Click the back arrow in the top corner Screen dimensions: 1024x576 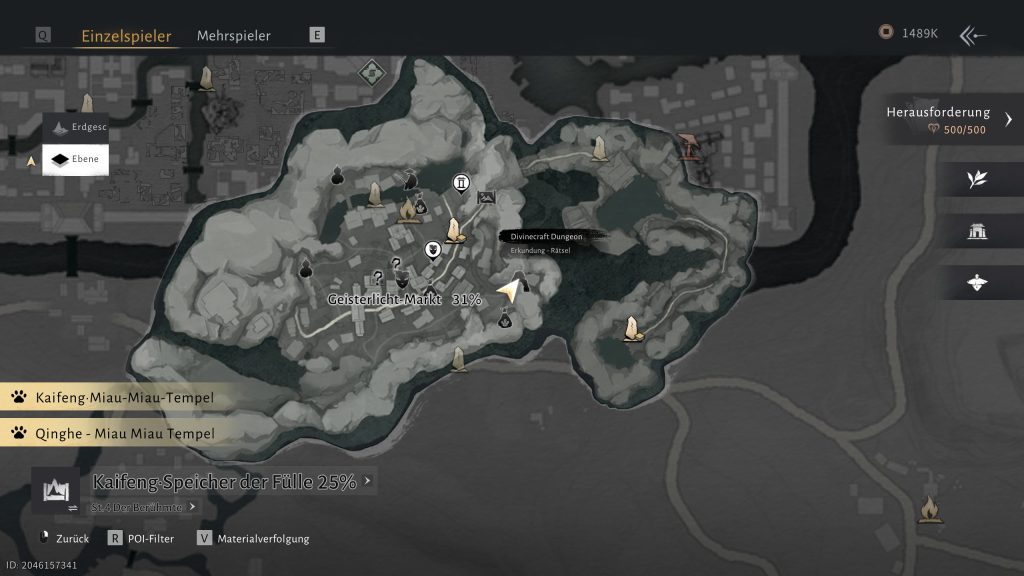[972, 36]
